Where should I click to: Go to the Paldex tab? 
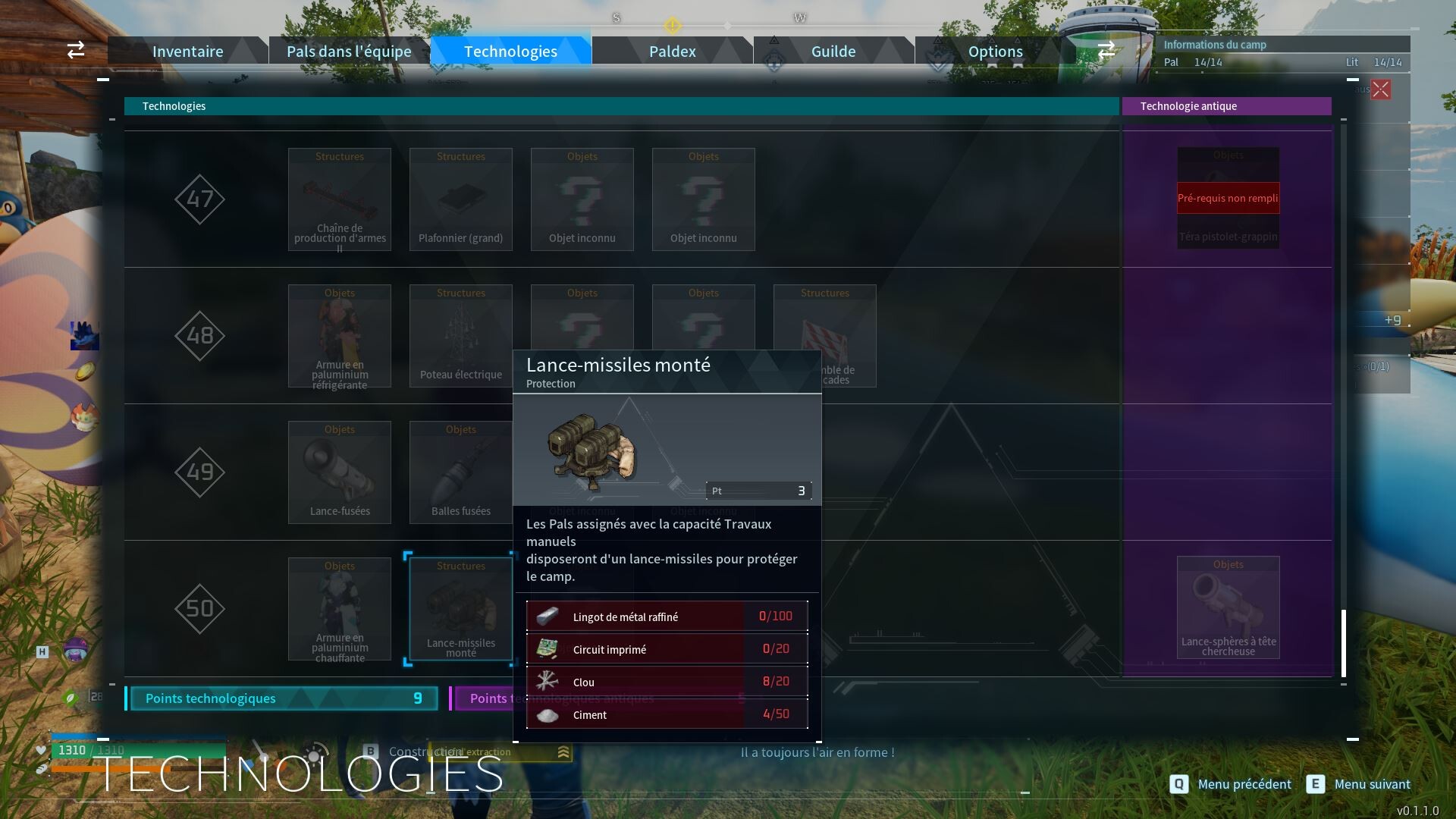[672, 52]
